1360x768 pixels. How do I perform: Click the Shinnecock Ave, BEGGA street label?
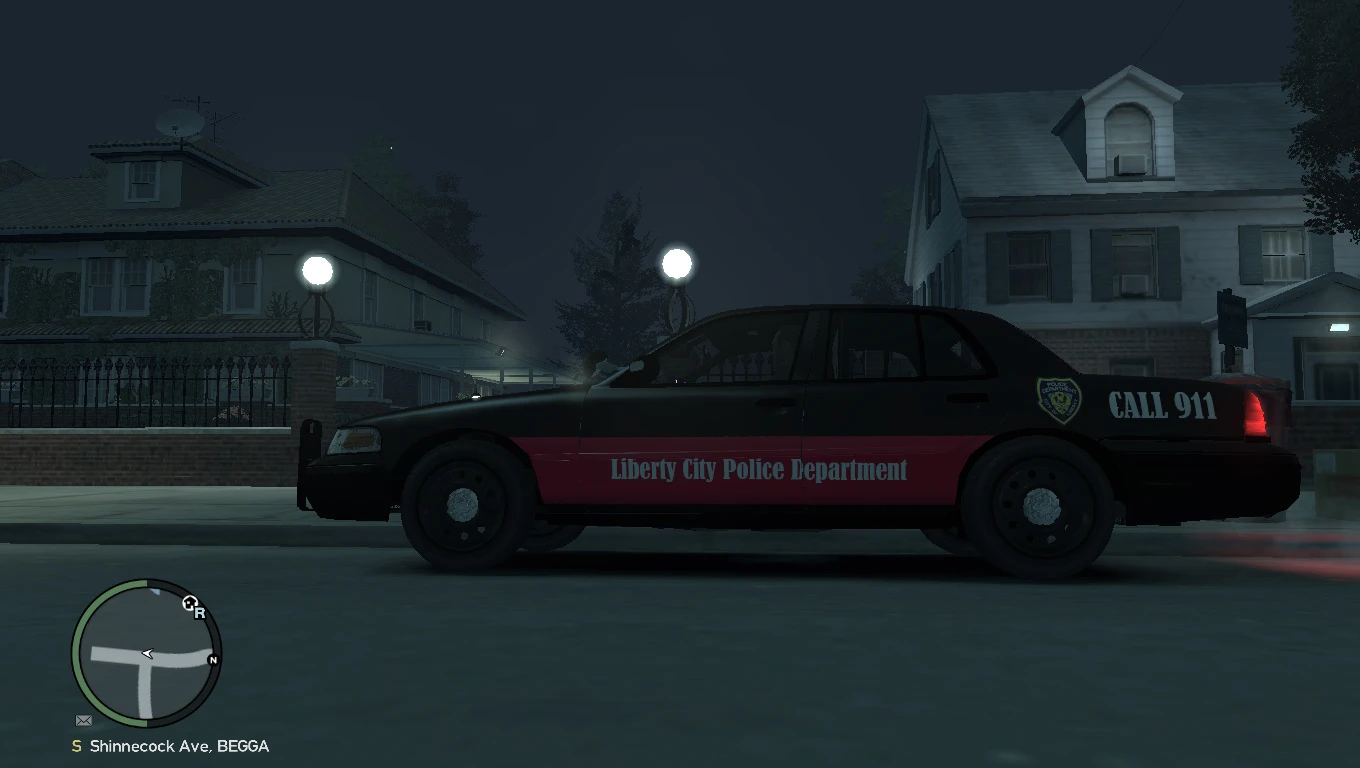(180, 745)
